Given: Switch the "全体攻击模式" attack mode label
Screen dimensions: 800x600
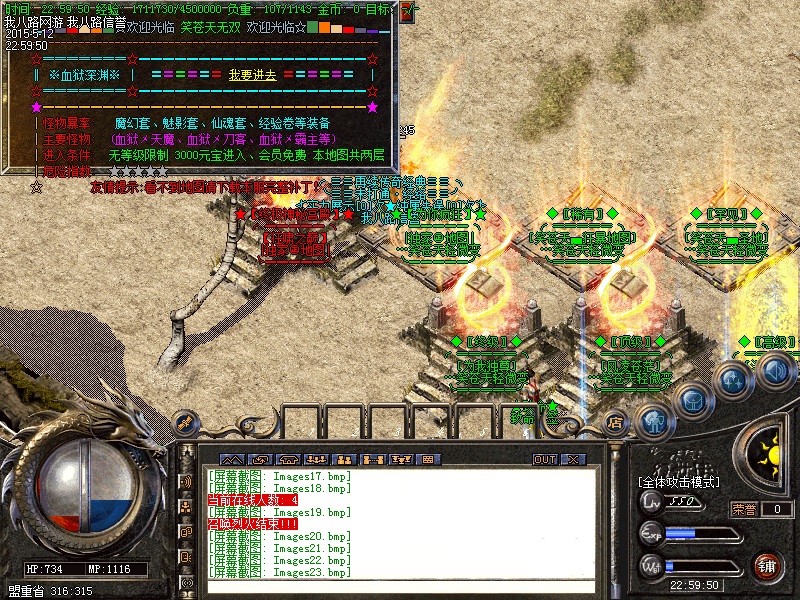Looking at the screenshot, I should [x=679, y=482].
